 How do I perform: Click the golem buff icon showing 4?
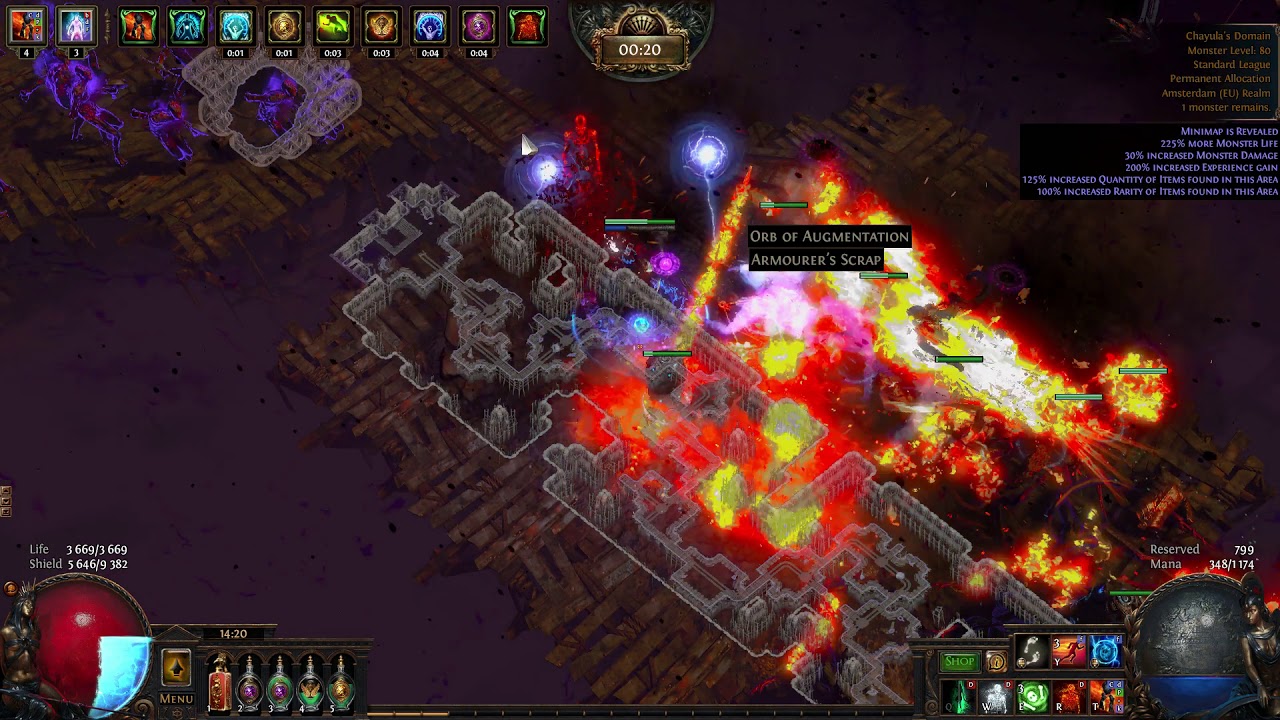coord(26,26)
